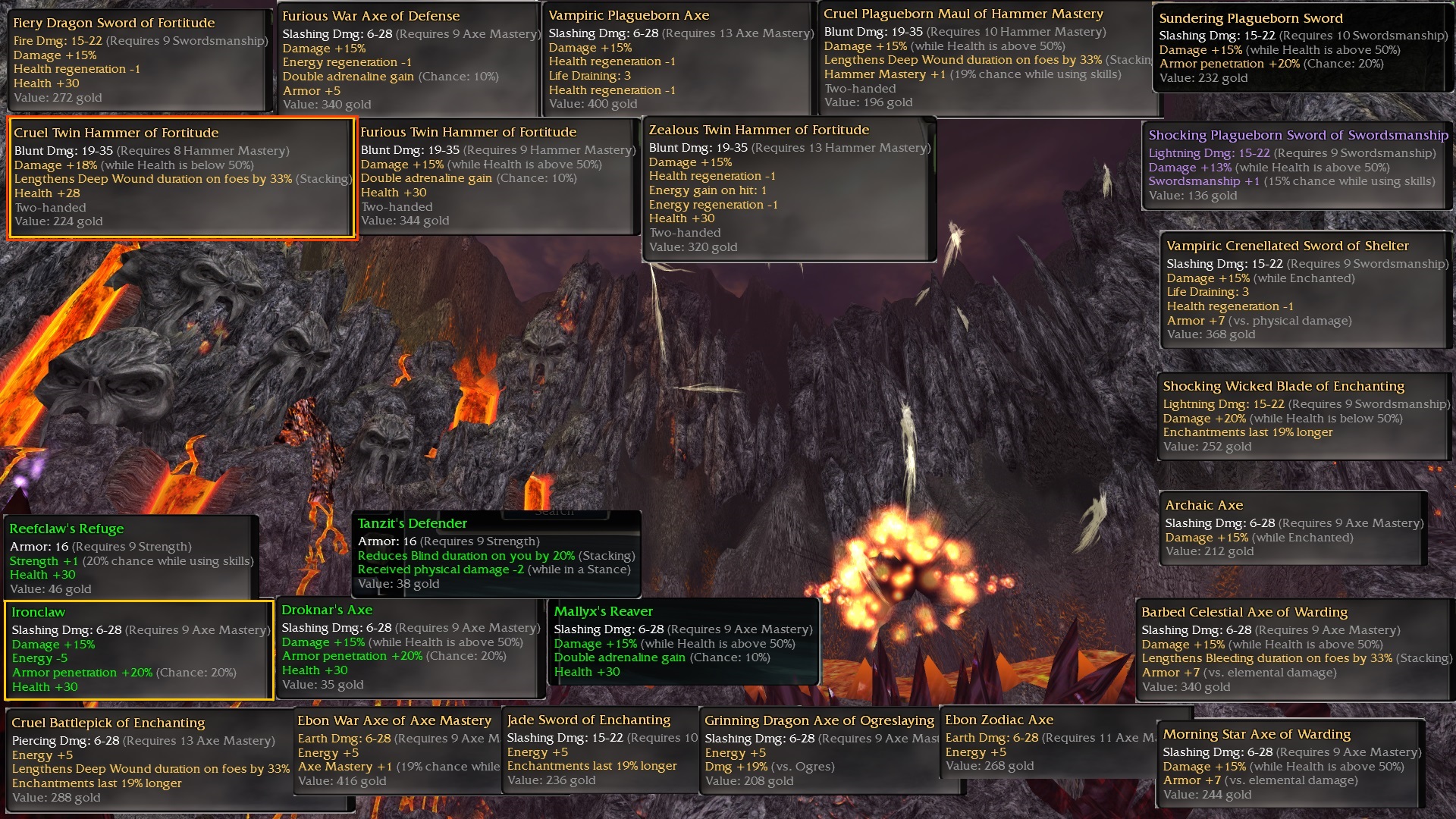The width and height of the screenshot is (1456, 819).
Task: Click the Morning Star Axe of Warding panel
Action: (x=1291, y=764)
